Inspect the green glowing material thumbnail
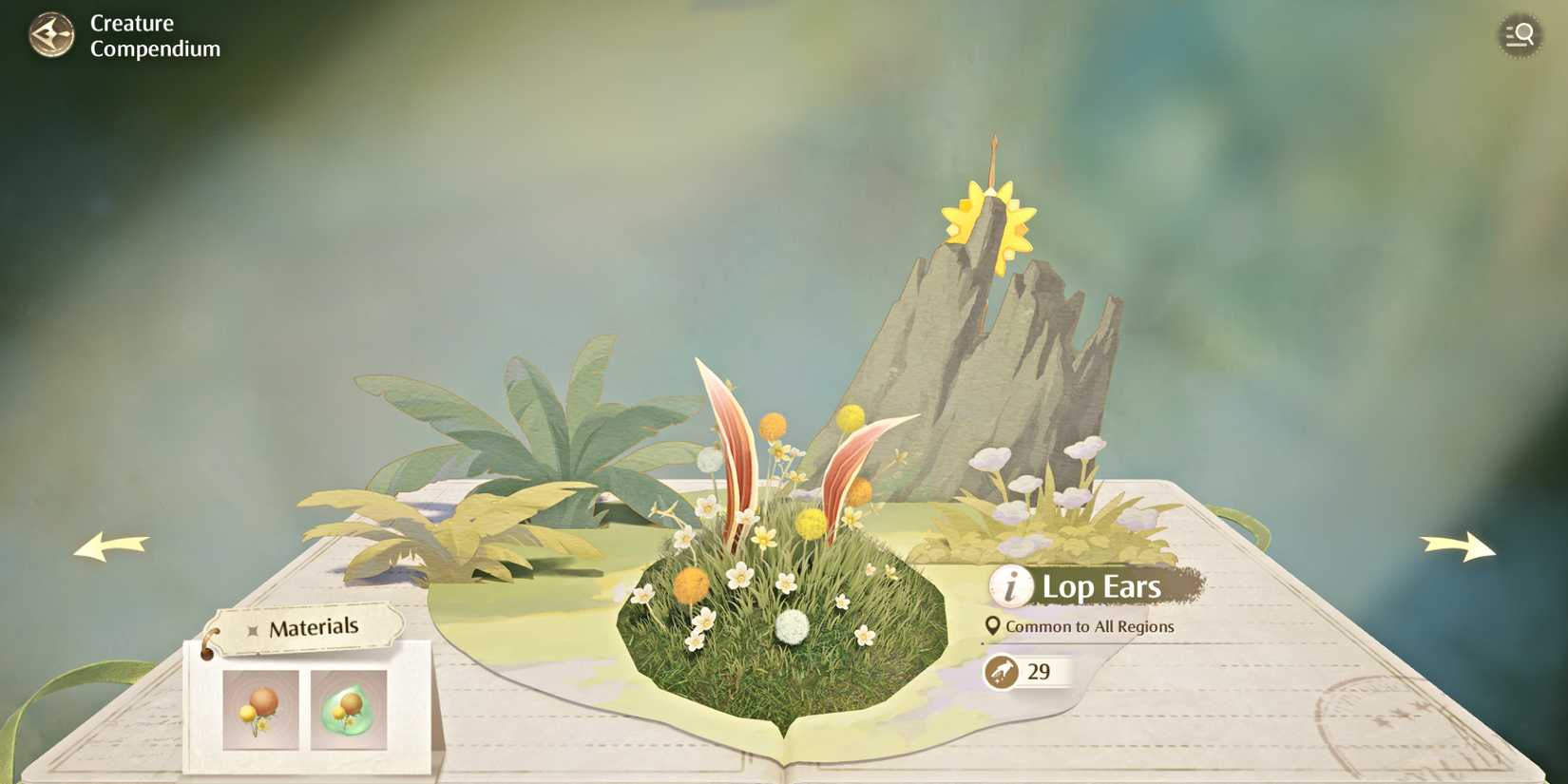Screen dimensions: 1568x784 [348, 707]
